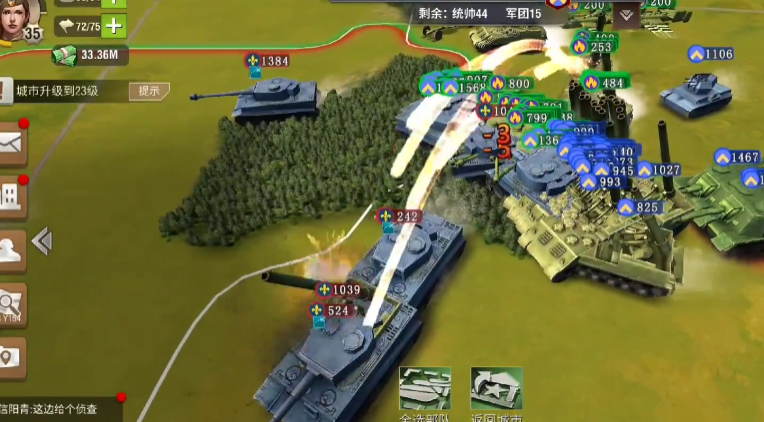Collapse the left side menu arrows
The height and width of the screenshot is (422, 764).
(42, 241)
